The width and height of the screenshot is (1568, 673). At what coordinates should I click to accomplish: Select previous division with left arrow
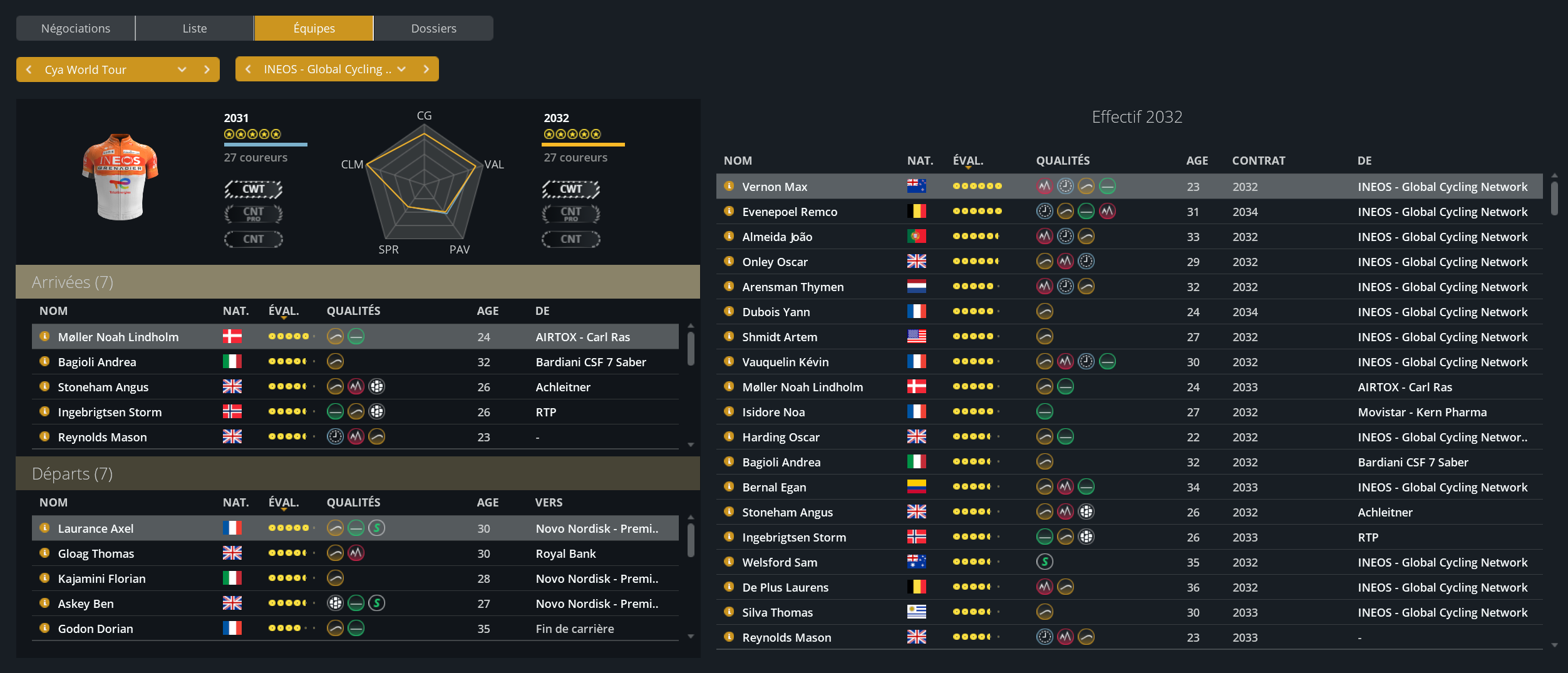(29, 69)
